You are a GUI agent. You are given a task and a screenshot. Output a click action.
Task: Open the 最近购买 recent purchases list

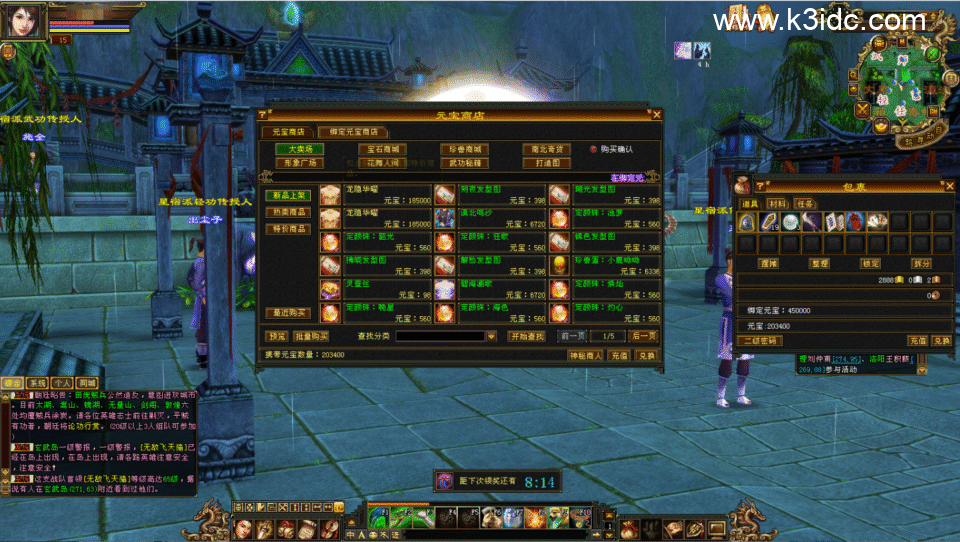[287, 313]
